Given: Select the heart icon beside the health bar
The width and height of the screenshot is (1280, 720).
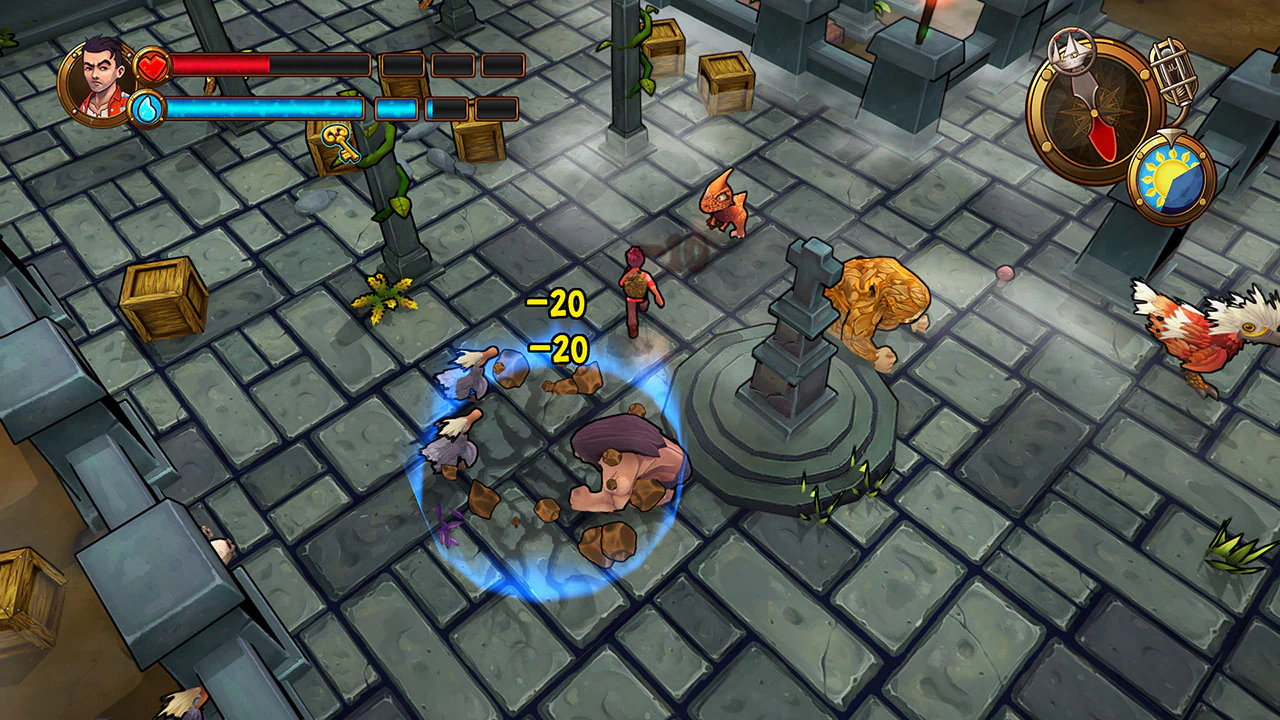Looking at the screenshot, I should (x=150, y=64).
